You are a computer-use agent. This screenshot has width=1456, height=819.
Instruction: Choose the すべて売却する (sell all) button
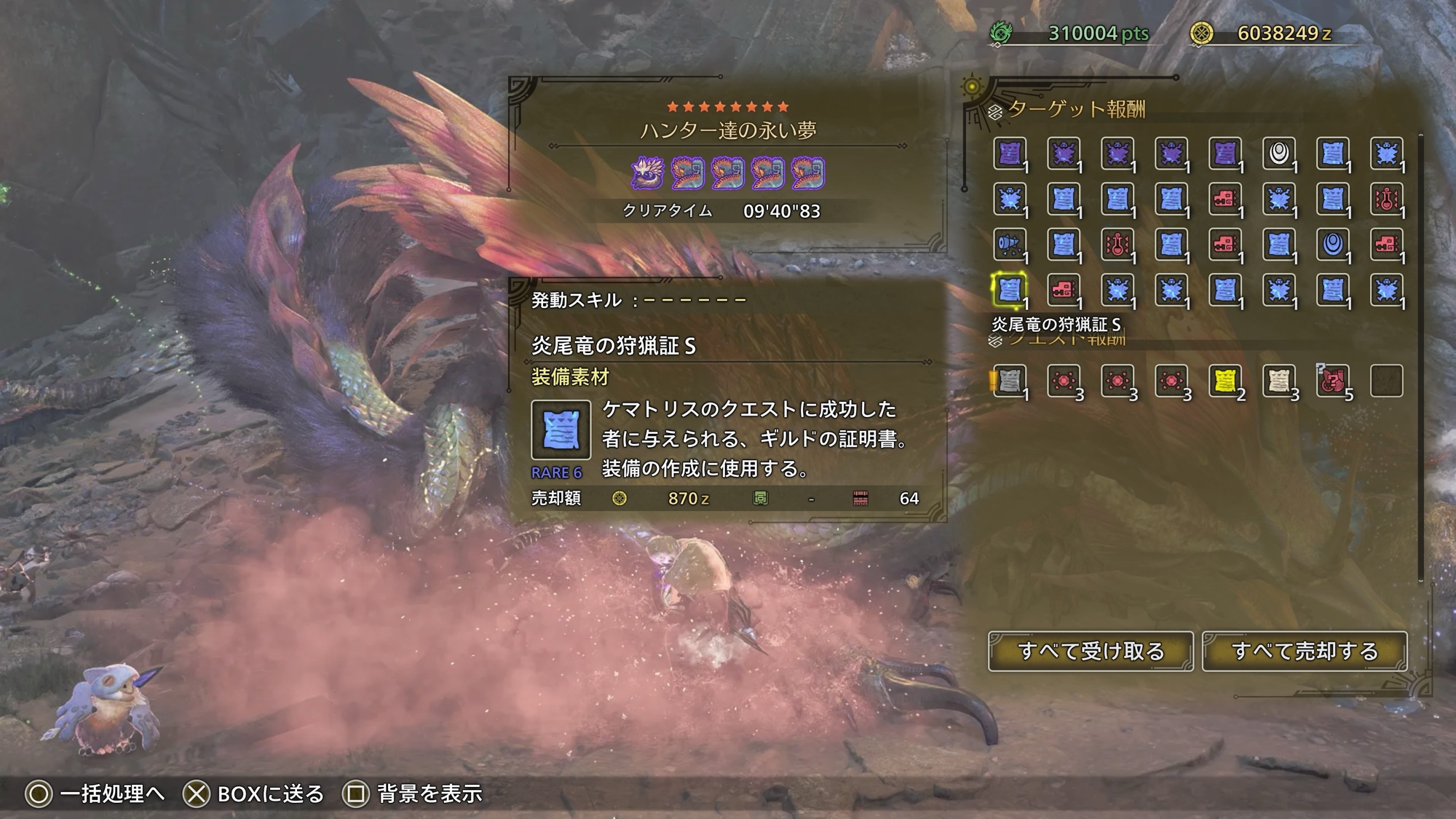[x=1304, y=651]
